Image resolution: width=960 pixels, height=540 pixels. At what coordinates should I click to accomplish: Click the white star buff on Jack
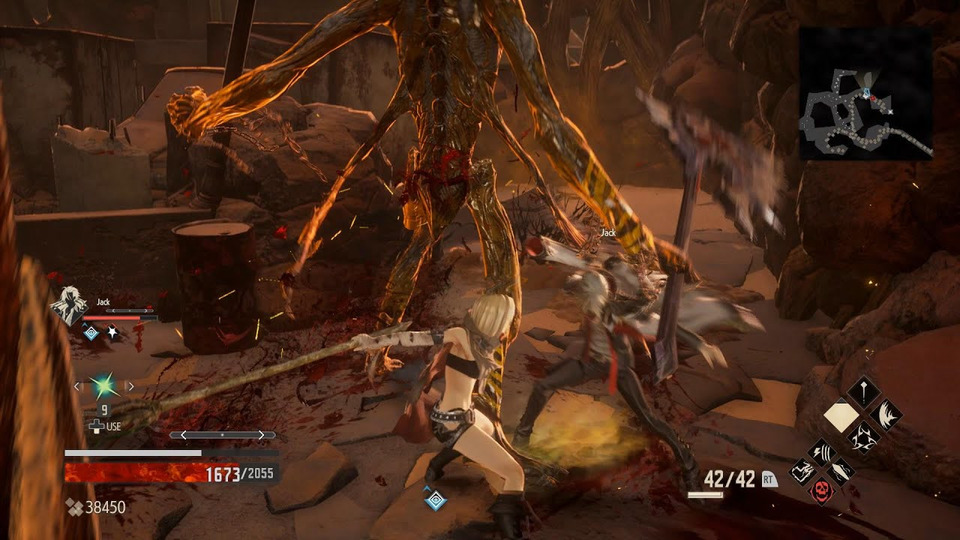[x=112, y=334]
